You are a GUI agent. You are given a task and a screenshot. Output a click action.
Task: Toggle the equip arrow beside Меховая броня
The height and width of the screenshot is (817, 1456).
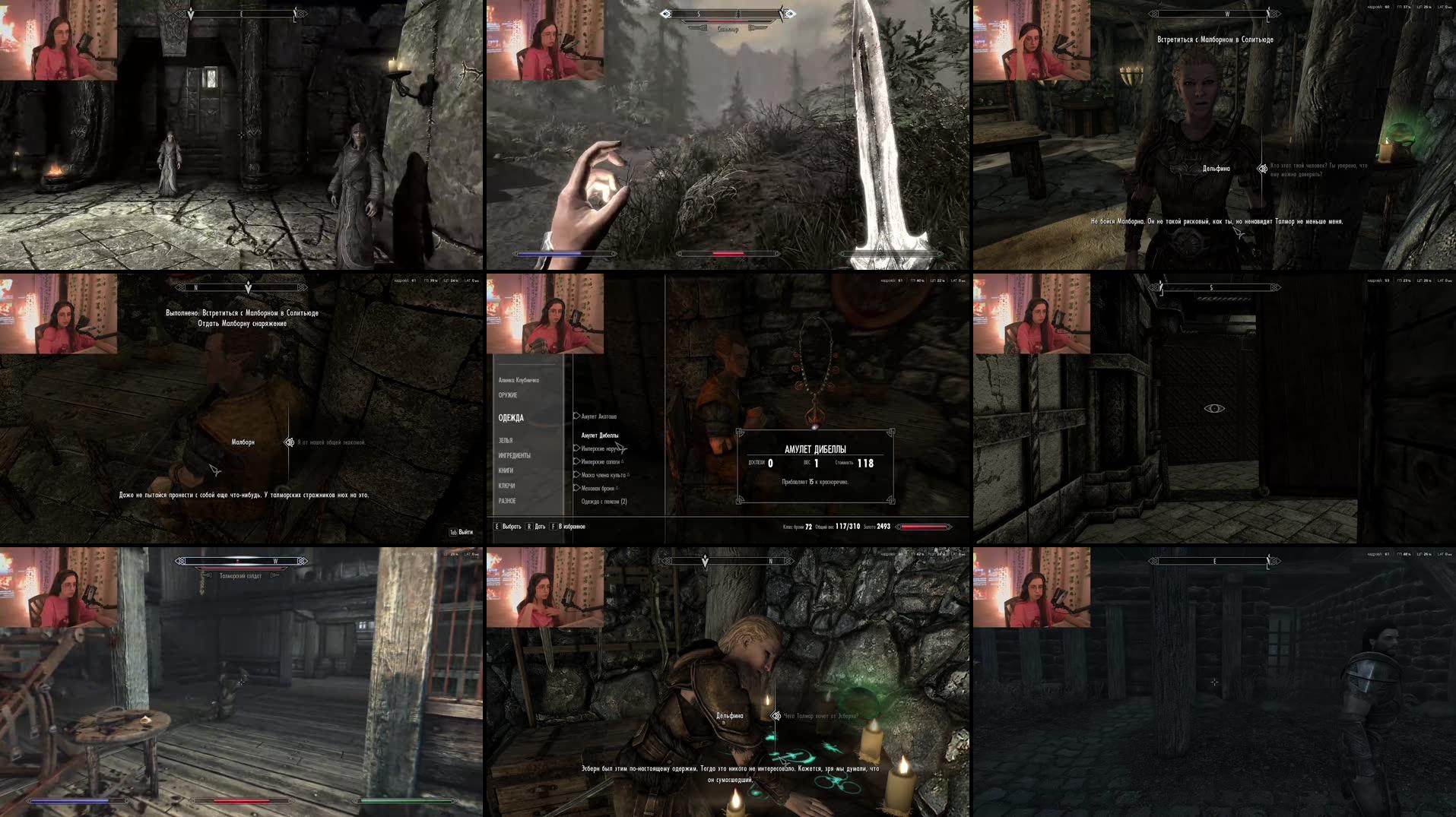pyautogui.click(x=576, y=488)
